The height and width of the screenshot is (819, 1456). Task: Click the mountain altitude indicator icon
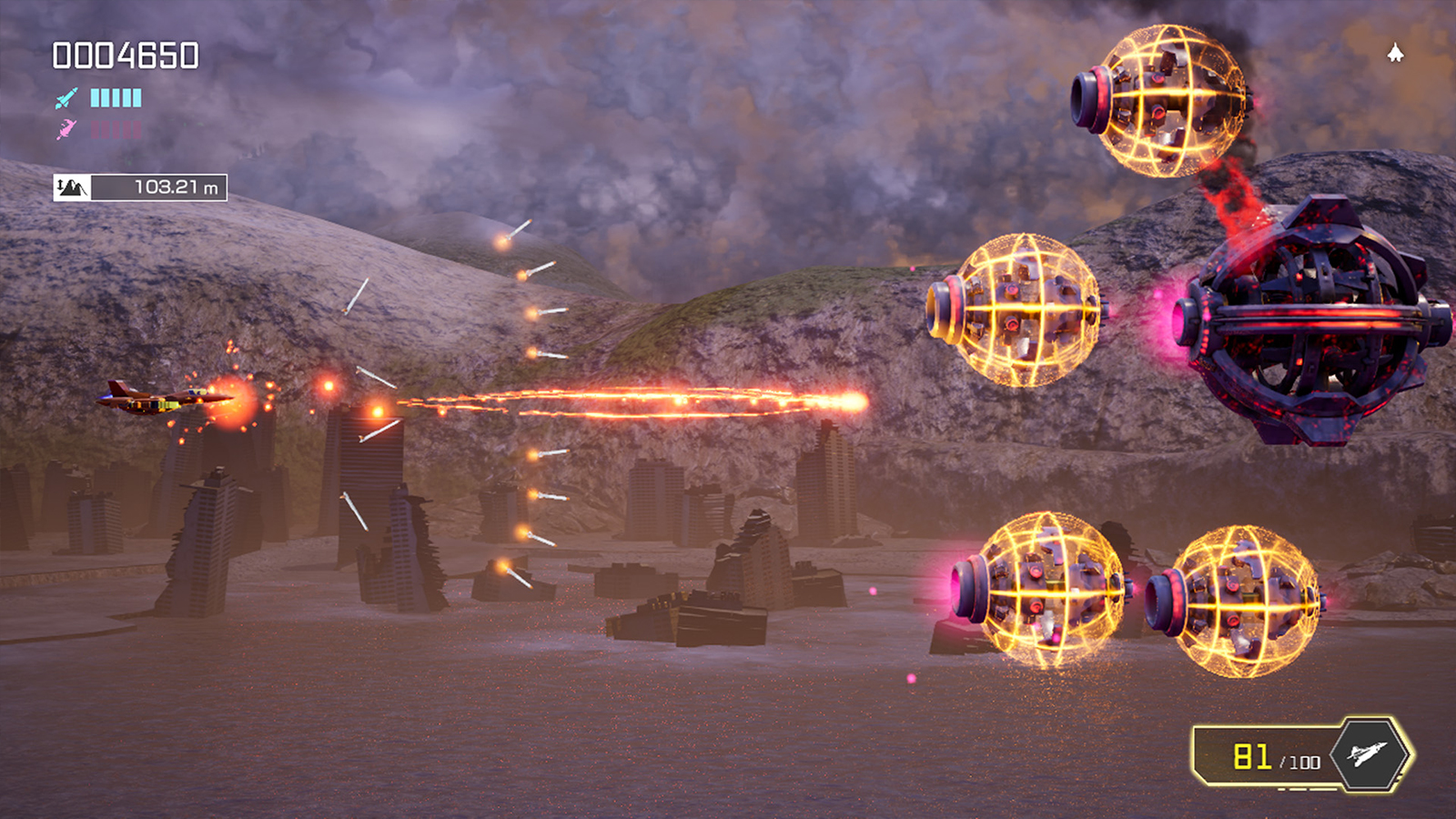coord(75,186)
